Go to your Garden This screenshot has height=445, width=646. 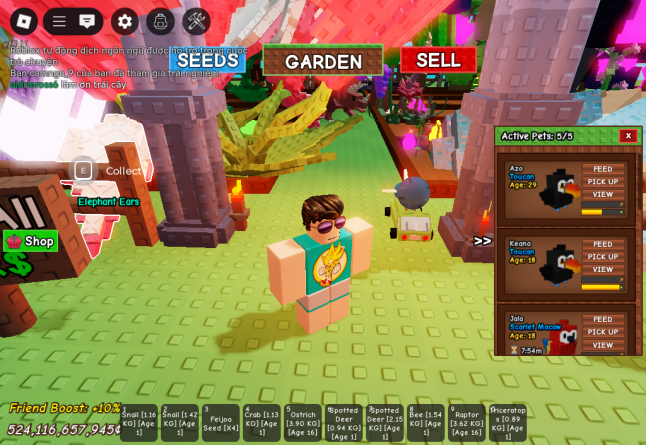point(323,61)
